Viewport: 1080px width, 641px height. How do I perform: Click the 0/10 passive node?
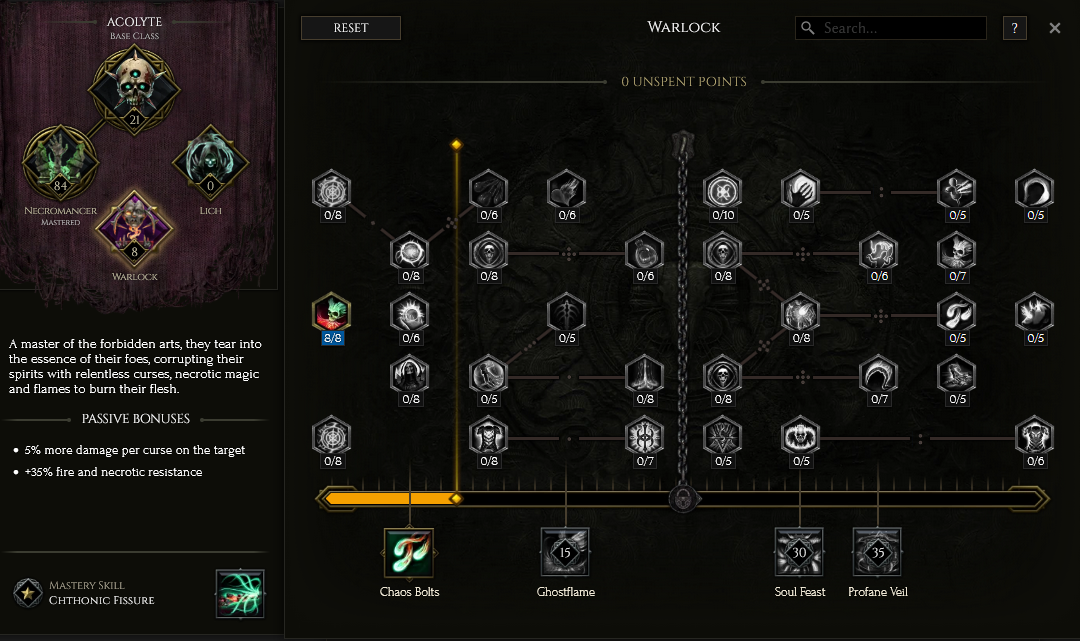tap(720, 190)
